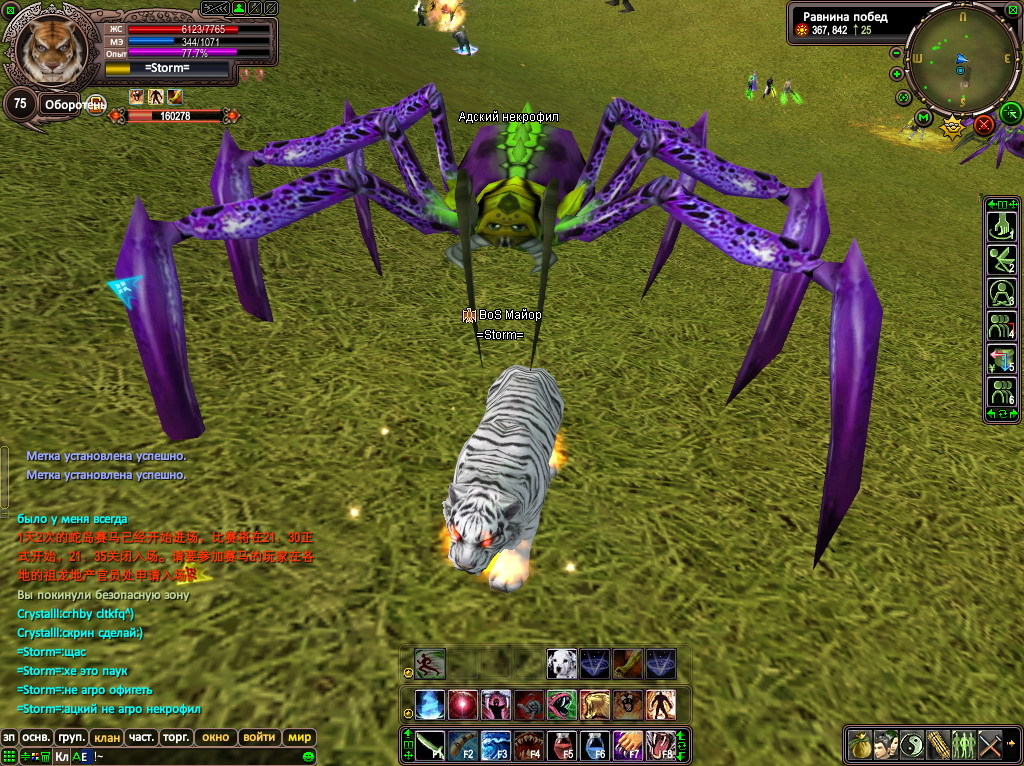Viewport: 1024px width, 766px height.
Task: Use the red health potion on F5
Action: click(564, 745)
